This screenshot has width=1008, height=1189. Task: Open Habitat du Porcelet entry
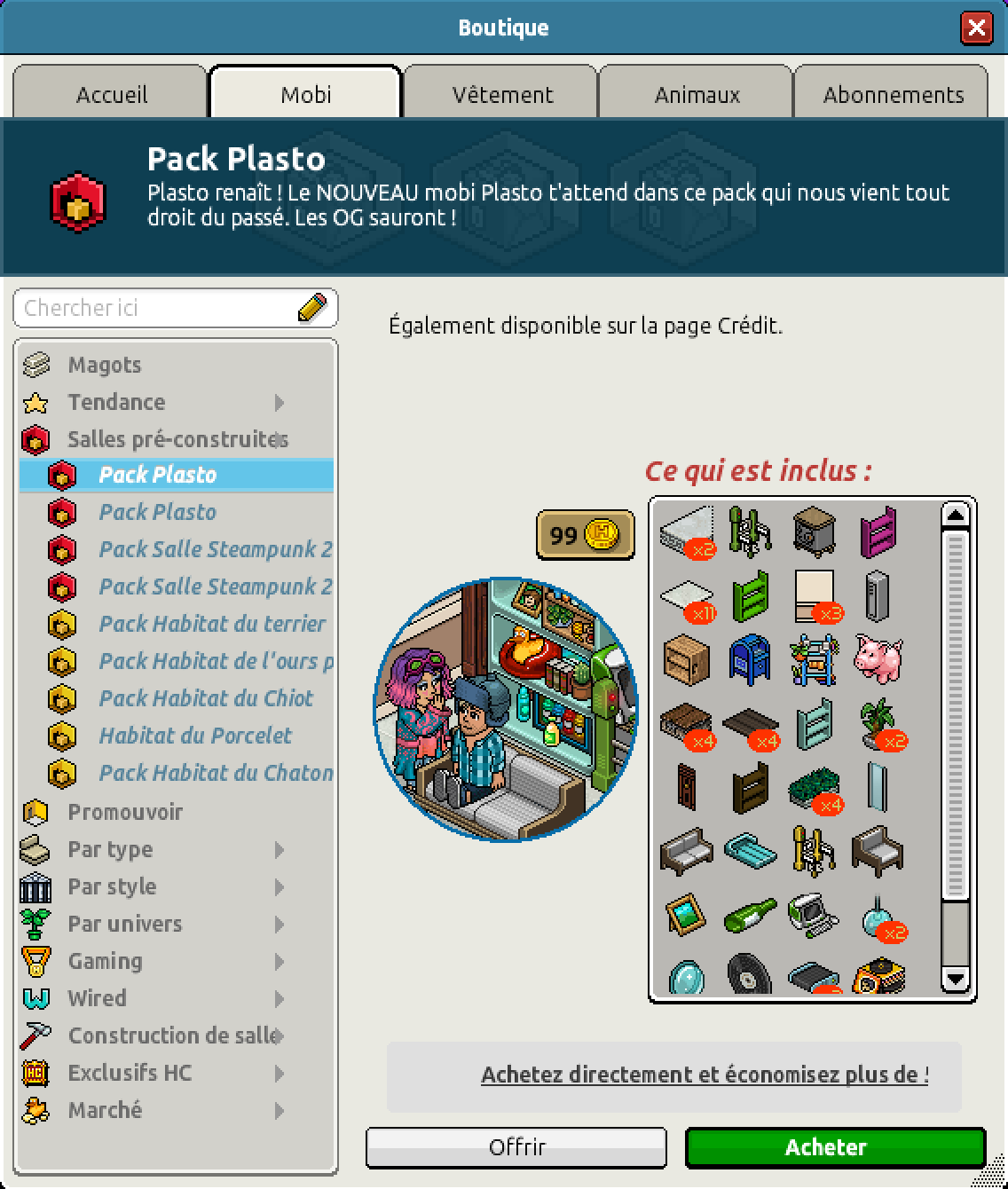[x=195, y=736]
